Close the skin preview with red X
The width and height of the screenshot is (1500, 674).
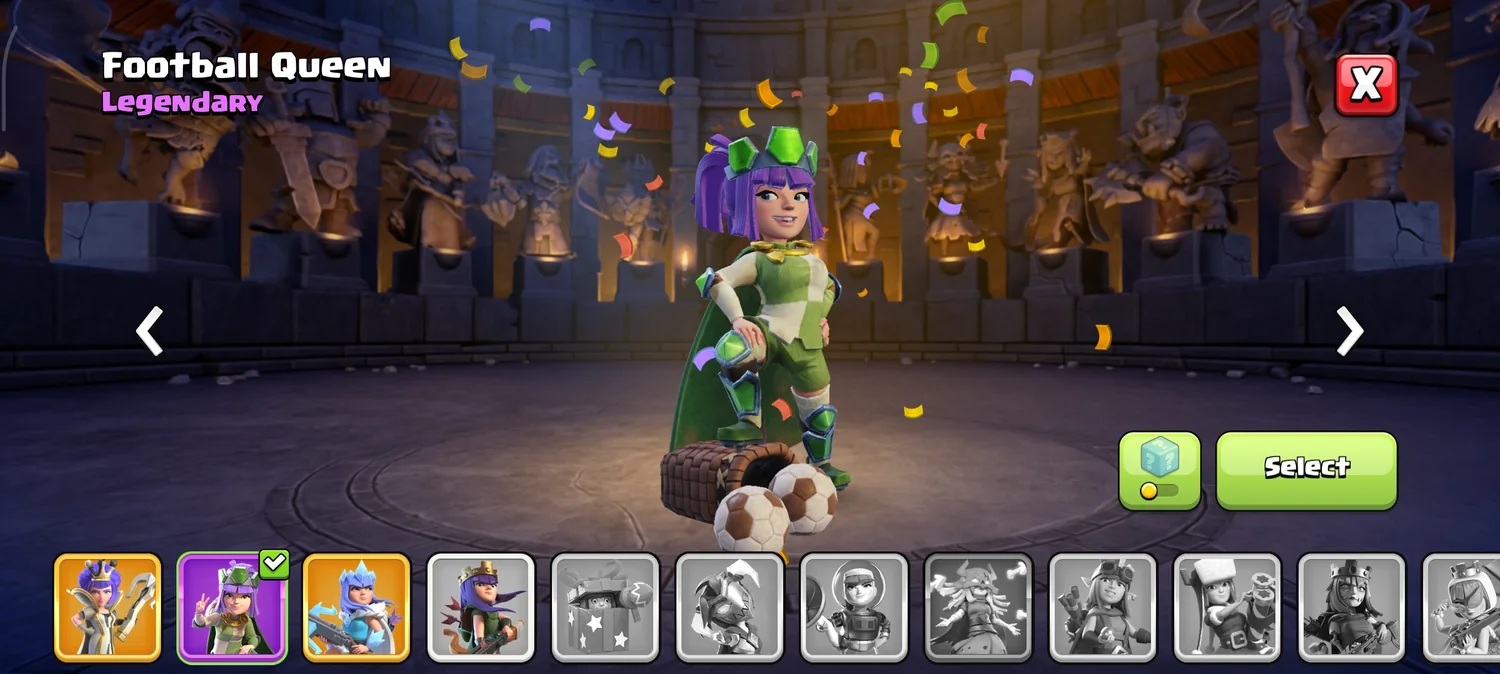(x=1366, y=85)
